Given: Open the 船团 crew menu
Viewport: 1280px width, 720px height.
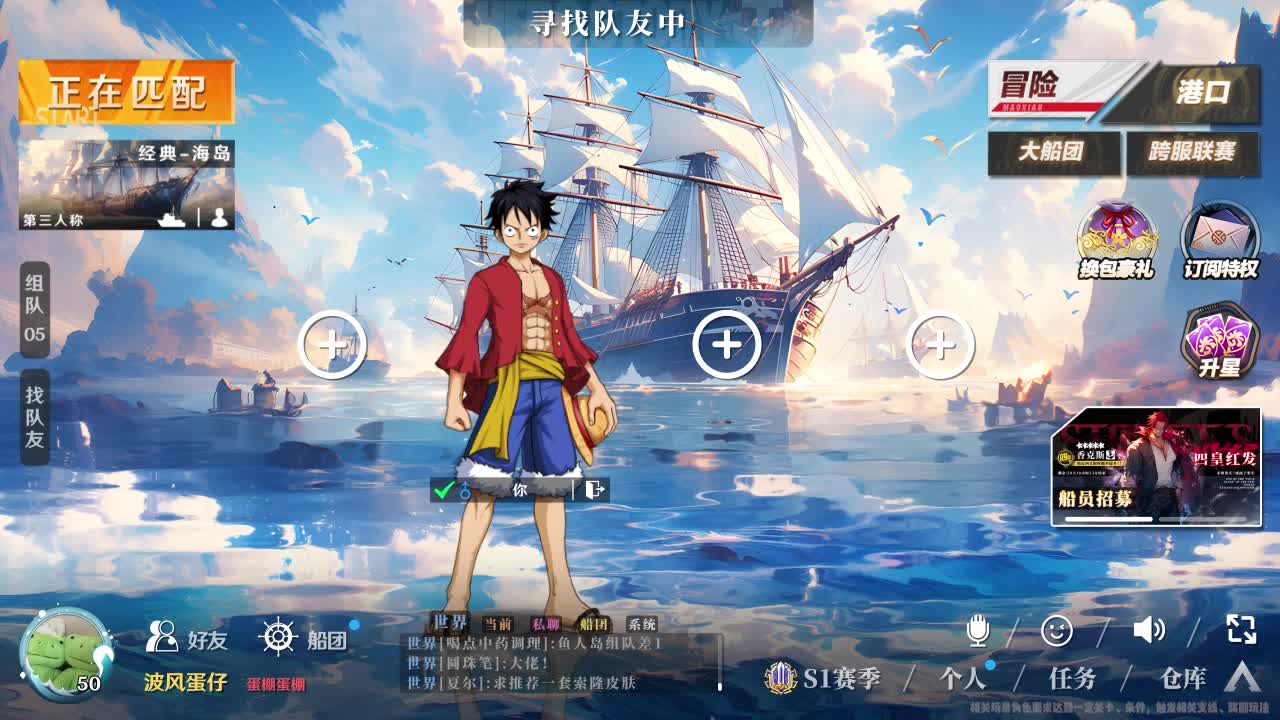Looking at the screenshot, I should (304, 638).
